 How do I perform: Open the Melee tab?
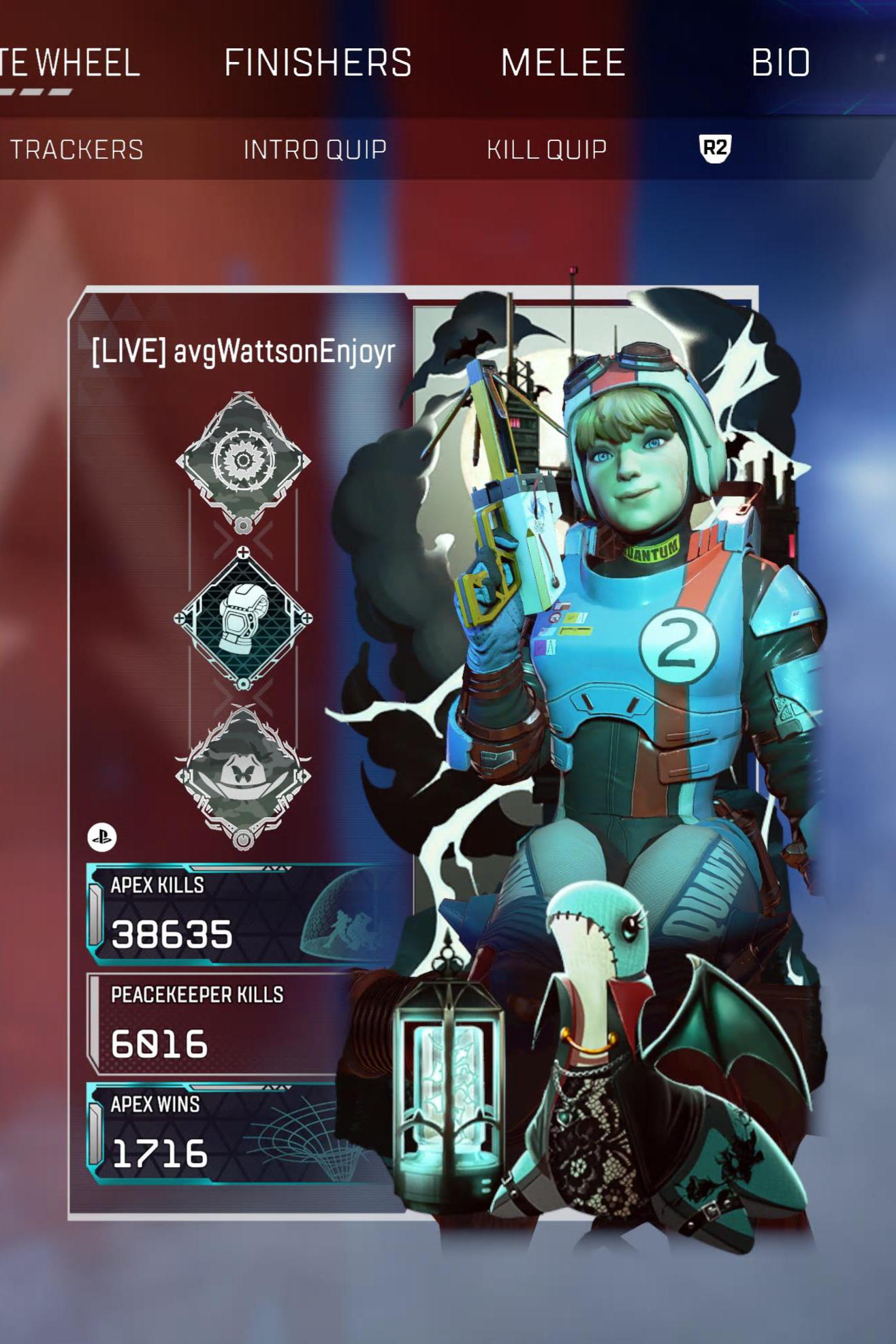point(562,63)
